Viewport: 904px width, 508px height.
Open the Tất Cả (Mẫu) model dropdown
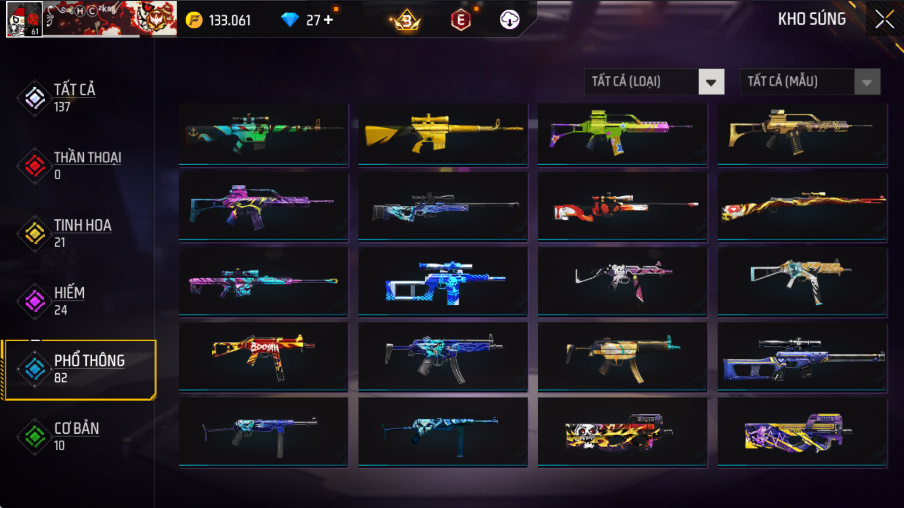coord(810,82)
